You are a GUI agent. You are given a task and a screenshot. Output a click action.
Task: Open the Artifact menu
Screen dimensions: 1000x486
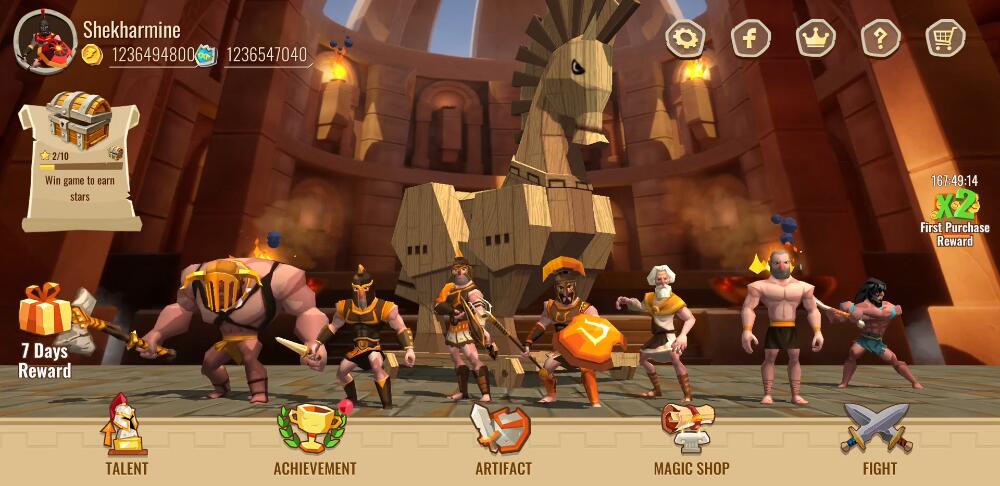(x=503, y=435)
